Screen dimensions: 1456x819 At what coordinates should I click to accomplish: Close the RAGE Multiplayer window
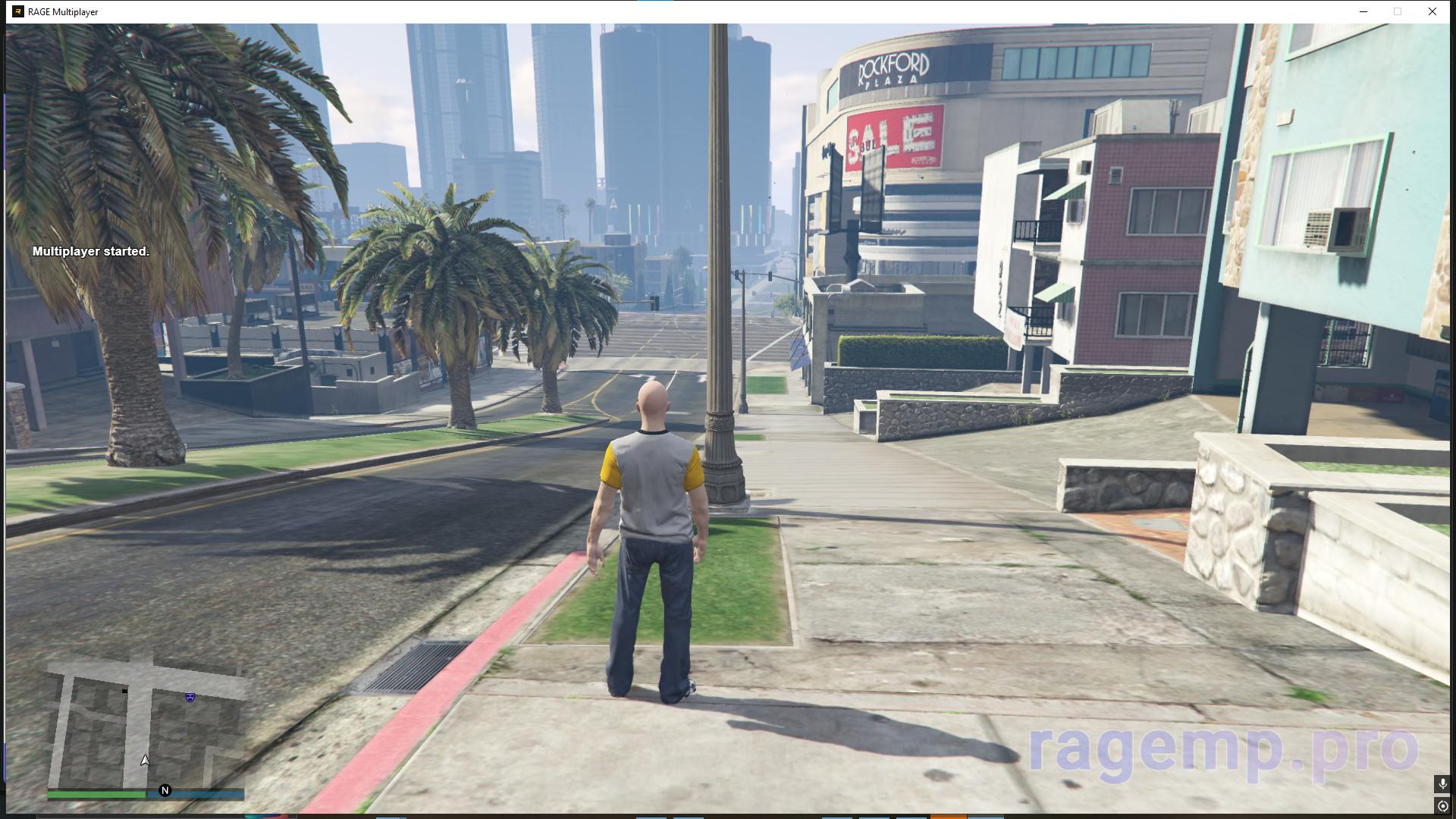(x=1432, y=11)
